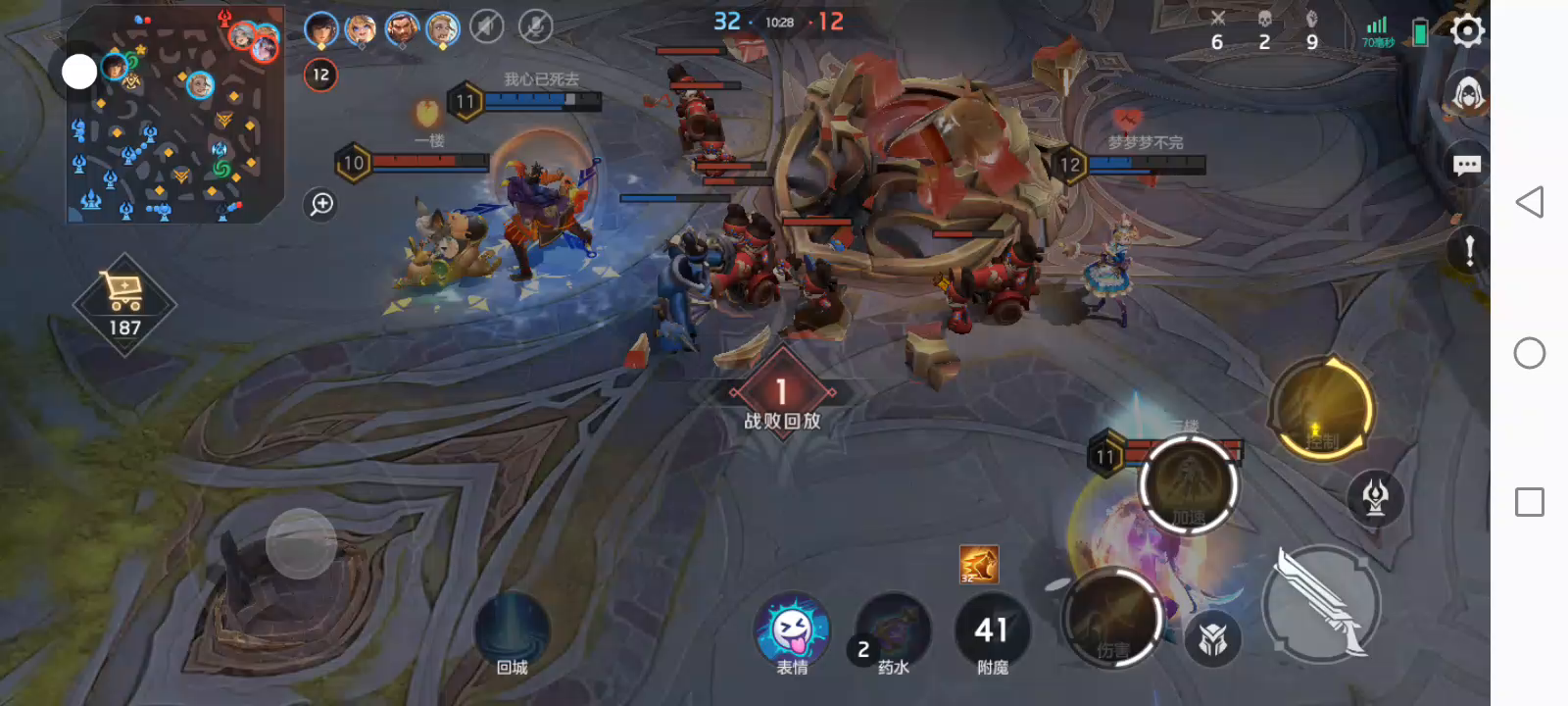Screen dimensions: 1568x706
Task: Activate the 伤害 skill button
Action: [x=1112, y=618]
